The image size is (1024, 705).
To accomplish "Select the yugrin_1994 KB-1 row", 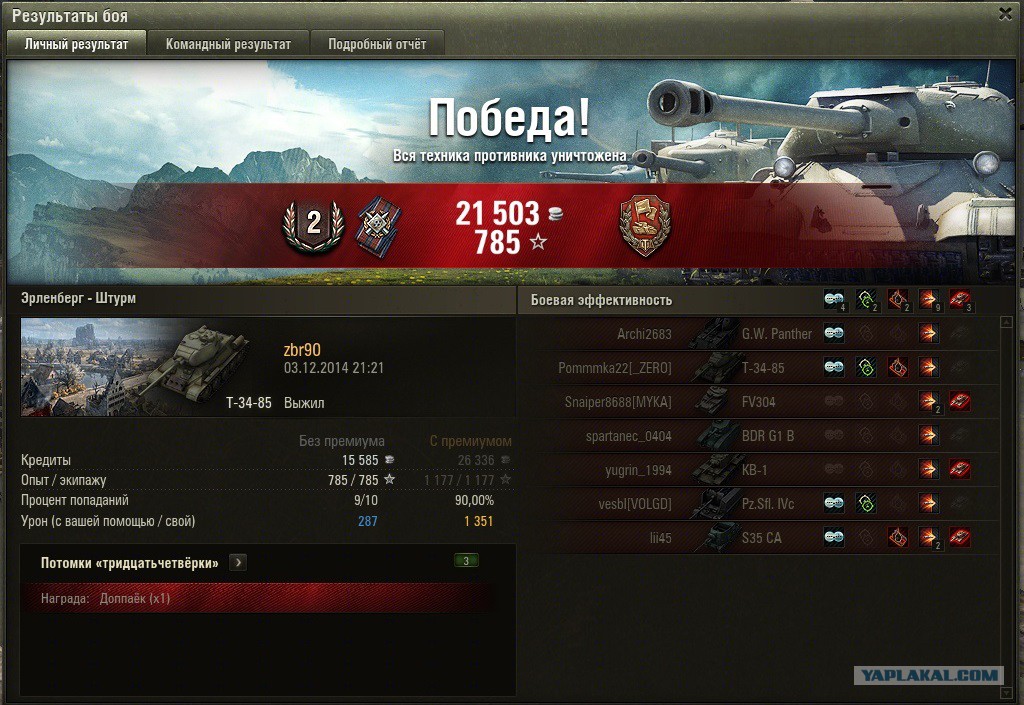I will click(x=760, y=470).
